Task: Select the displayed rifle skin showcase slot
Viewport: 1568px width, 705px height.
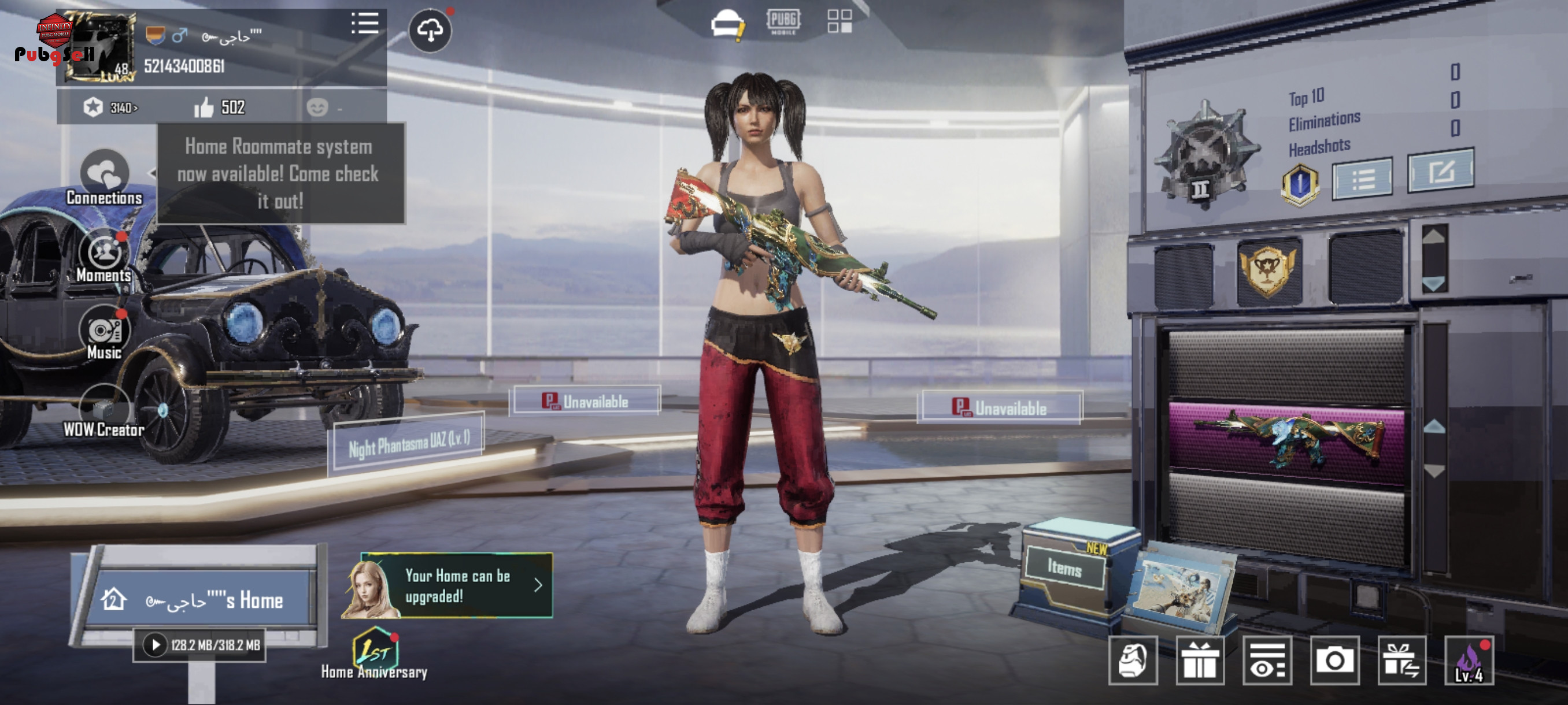Action: tap(1286, 442)
